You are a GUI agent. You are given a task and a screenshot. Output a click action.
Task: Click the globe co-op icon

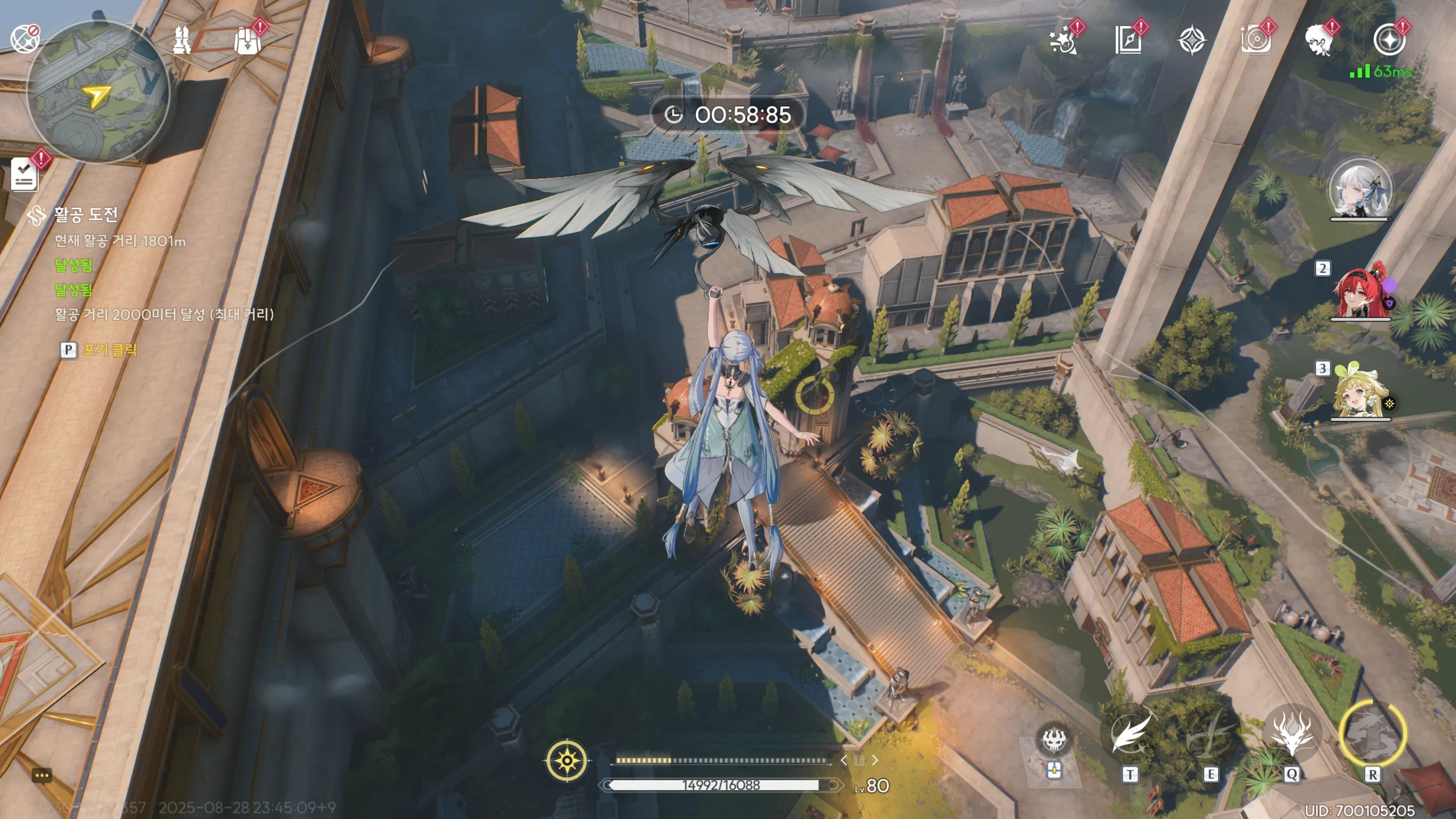click(x=24, y=39)
